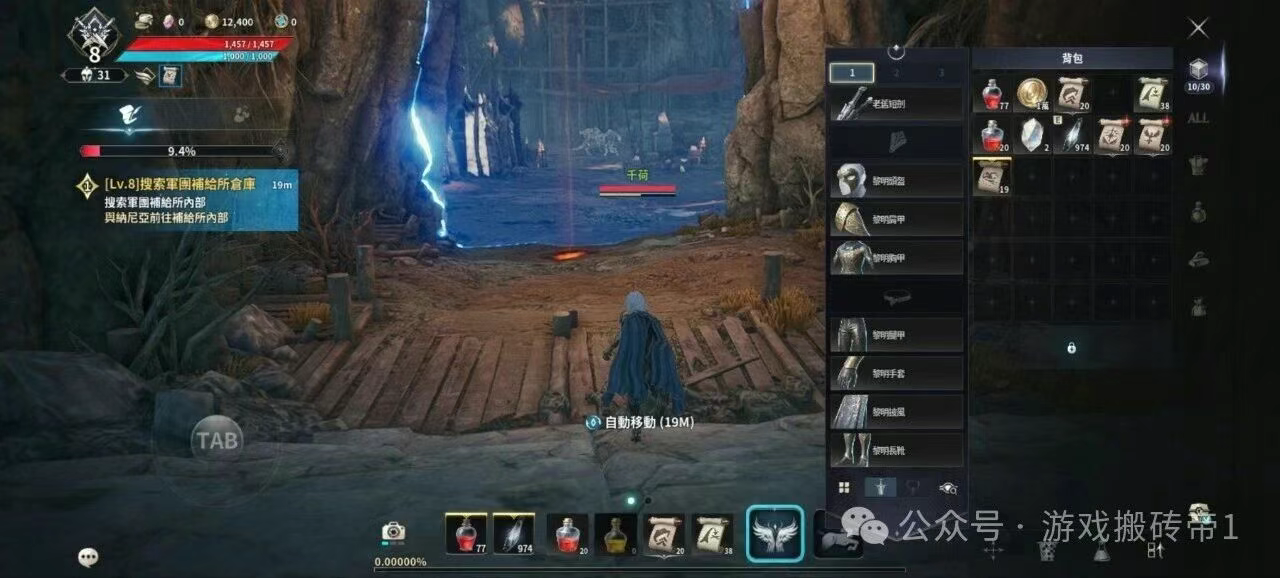Select the gold coin item in backpack
This screenshot has height=578, width=1280.
[x=1032, y=94]
